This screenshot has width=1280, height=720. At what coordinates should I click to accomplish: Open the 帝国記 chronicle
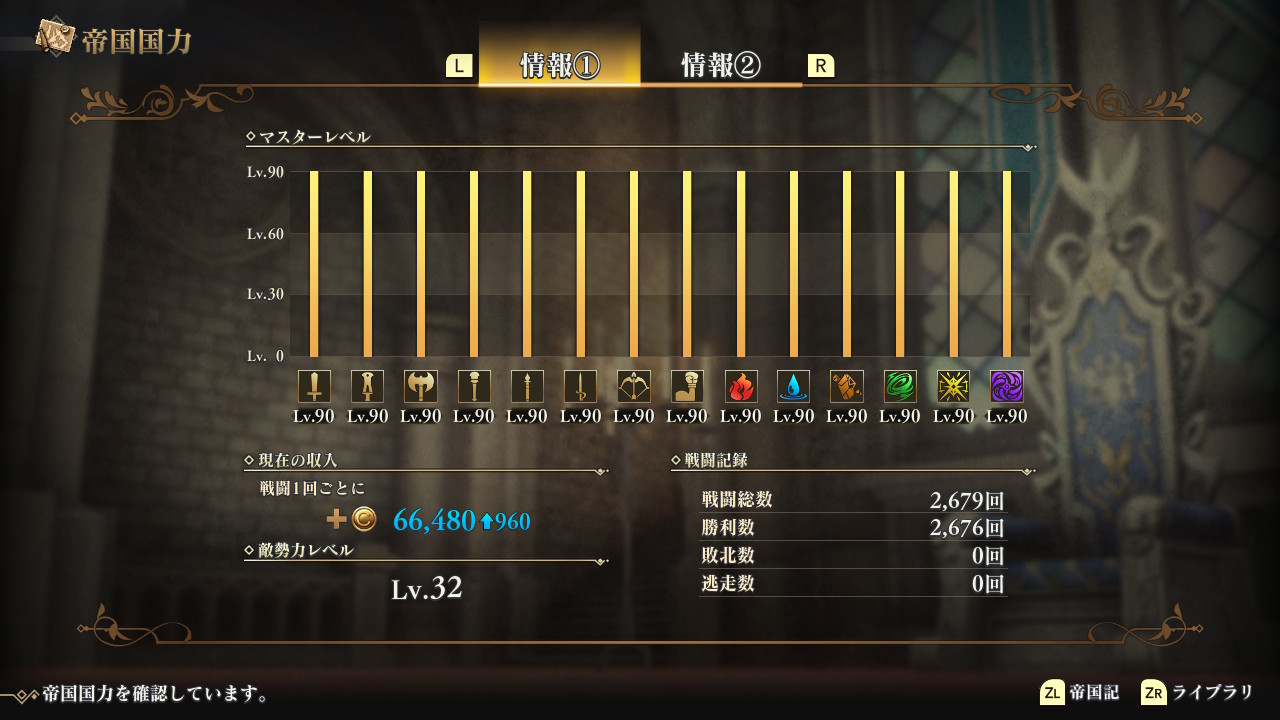point(1080,692)
